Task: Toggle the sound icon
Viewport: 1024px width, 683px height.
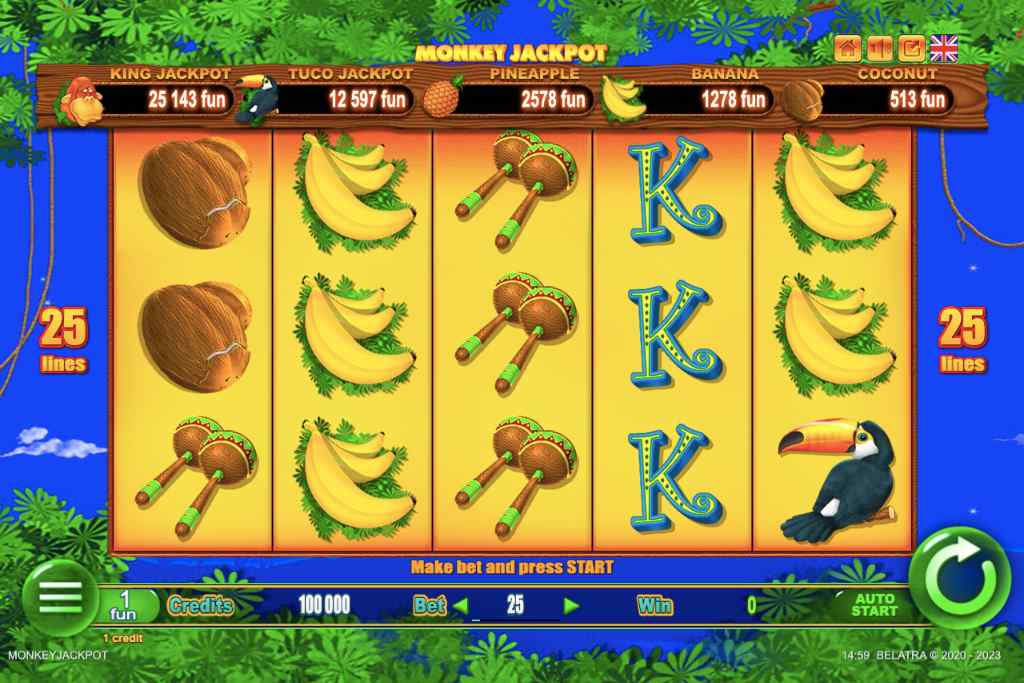Action: (879, 47)
